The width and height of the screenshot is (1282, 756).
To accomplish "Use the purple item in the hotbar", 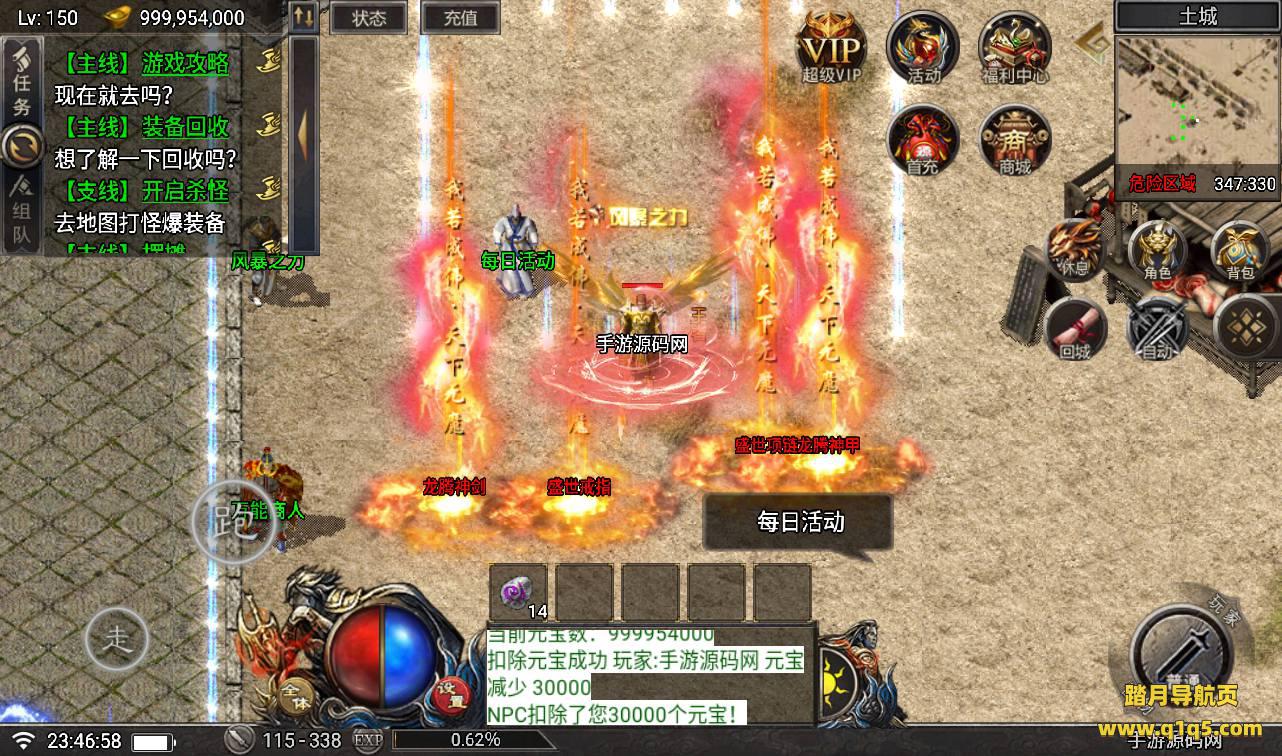I will point(518,592).
